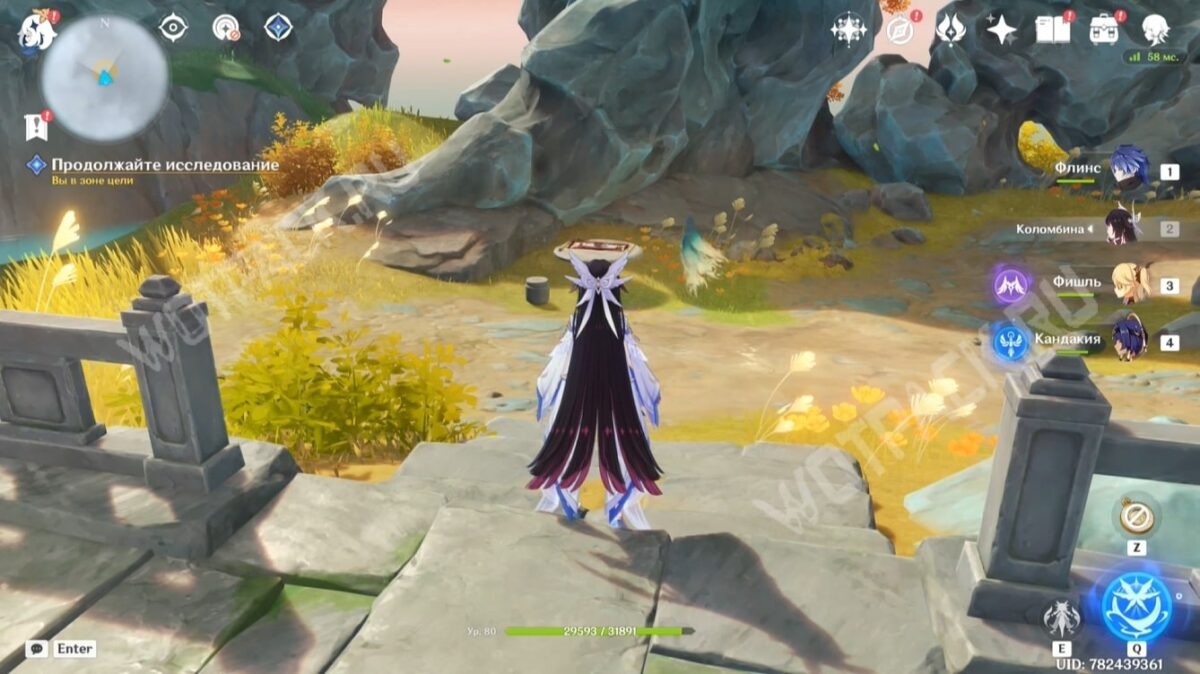Open the quest log bookmark icon
Image resolution: width=1200 pixels, height=674 pixels.
point(36,127)
